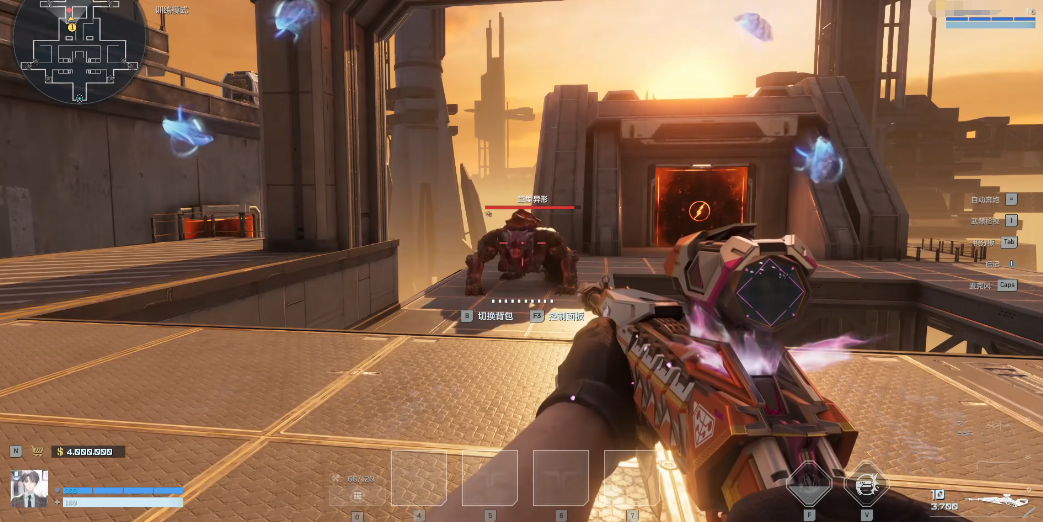Select the player avatar portrait
Image resolution: width=1043 pixels, height=522 pixels.
coord(29,486)
